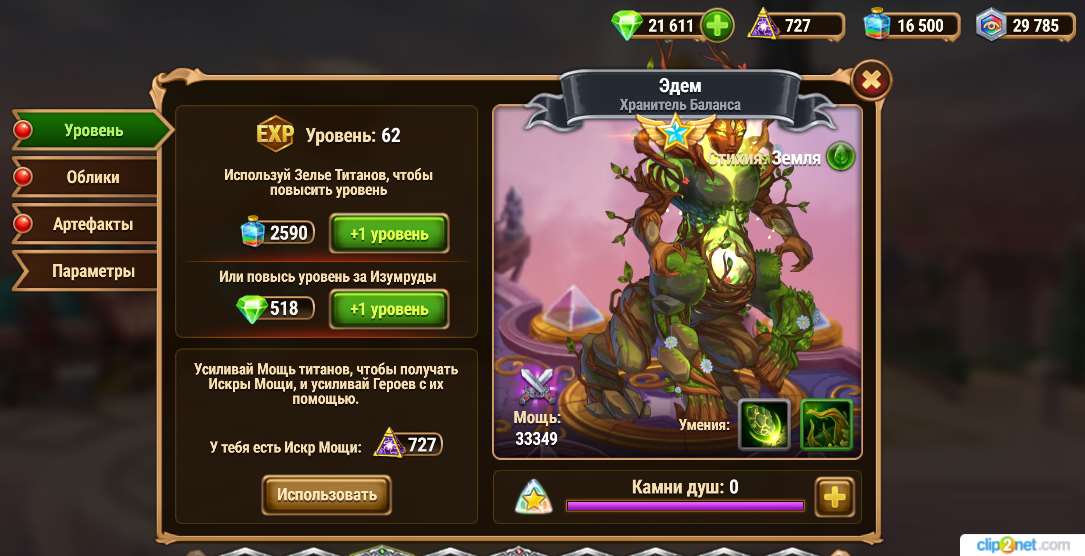The image size is (1085, 556).
Task: Raise level using Titan Potion for 2590
Action: coord(389,234)
